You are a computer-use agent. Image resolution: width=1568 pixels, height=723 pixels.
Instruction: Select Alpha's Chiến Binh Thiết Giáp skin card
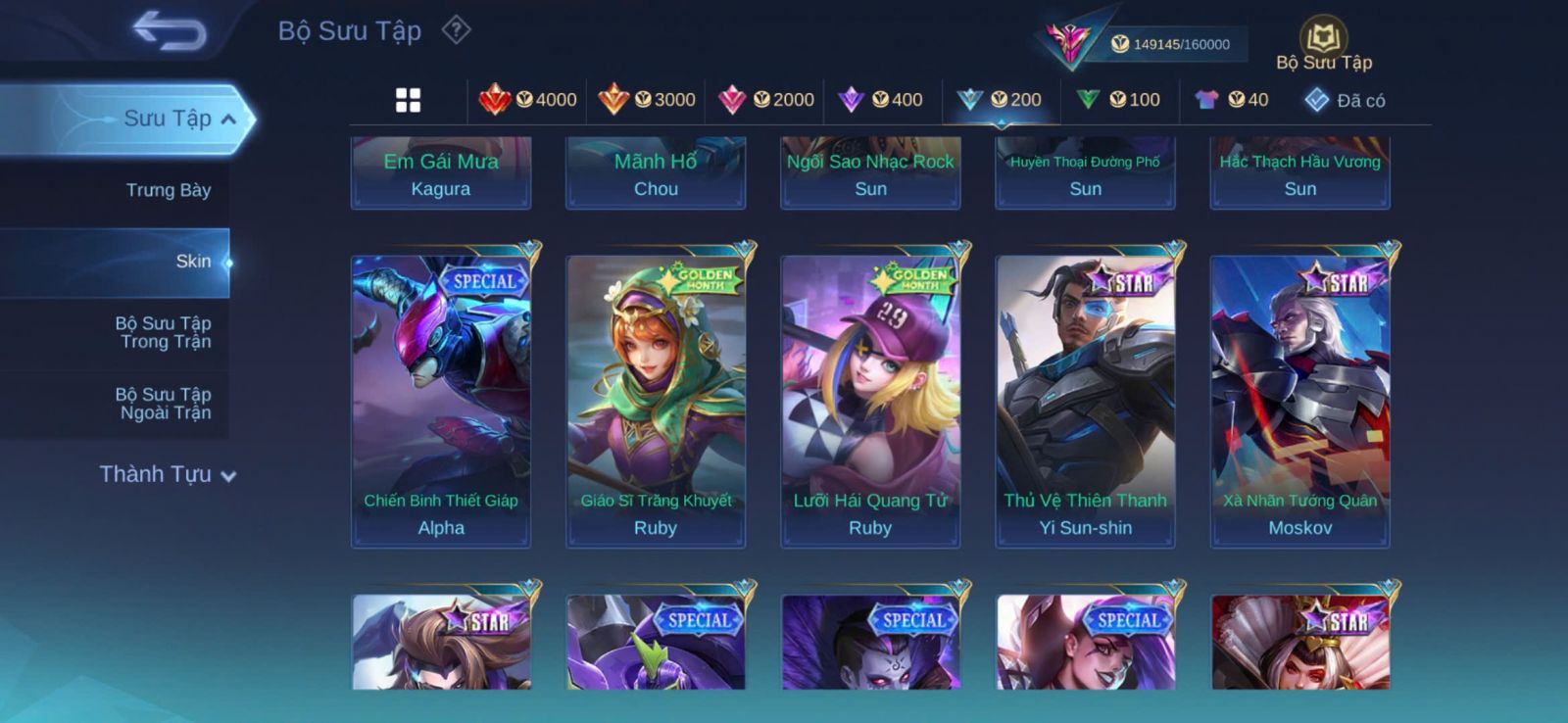441,401
